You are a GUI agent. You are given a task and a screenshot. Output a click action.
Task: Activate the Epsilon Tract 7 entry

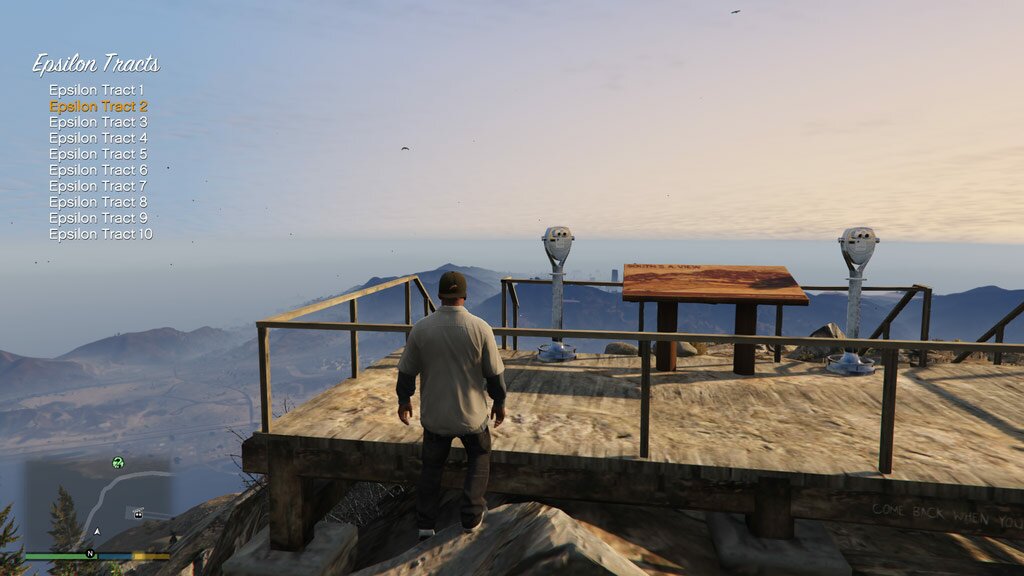tap(98, 186)
